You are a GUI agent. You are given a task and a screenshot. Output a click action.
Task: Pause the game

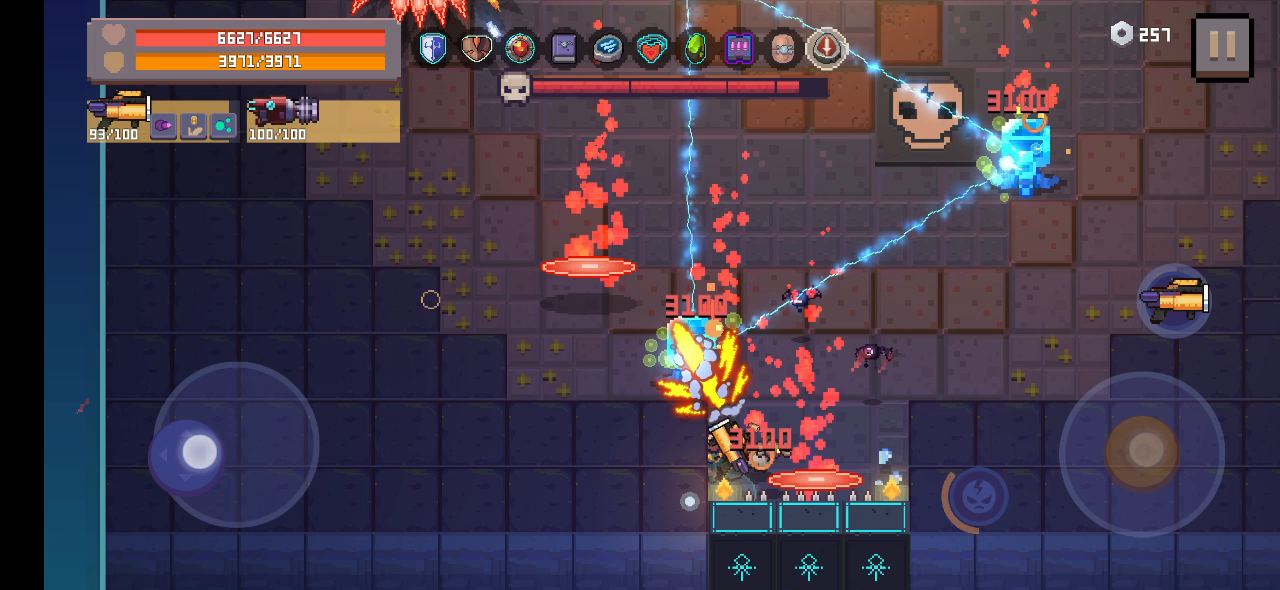[1222, 46]
